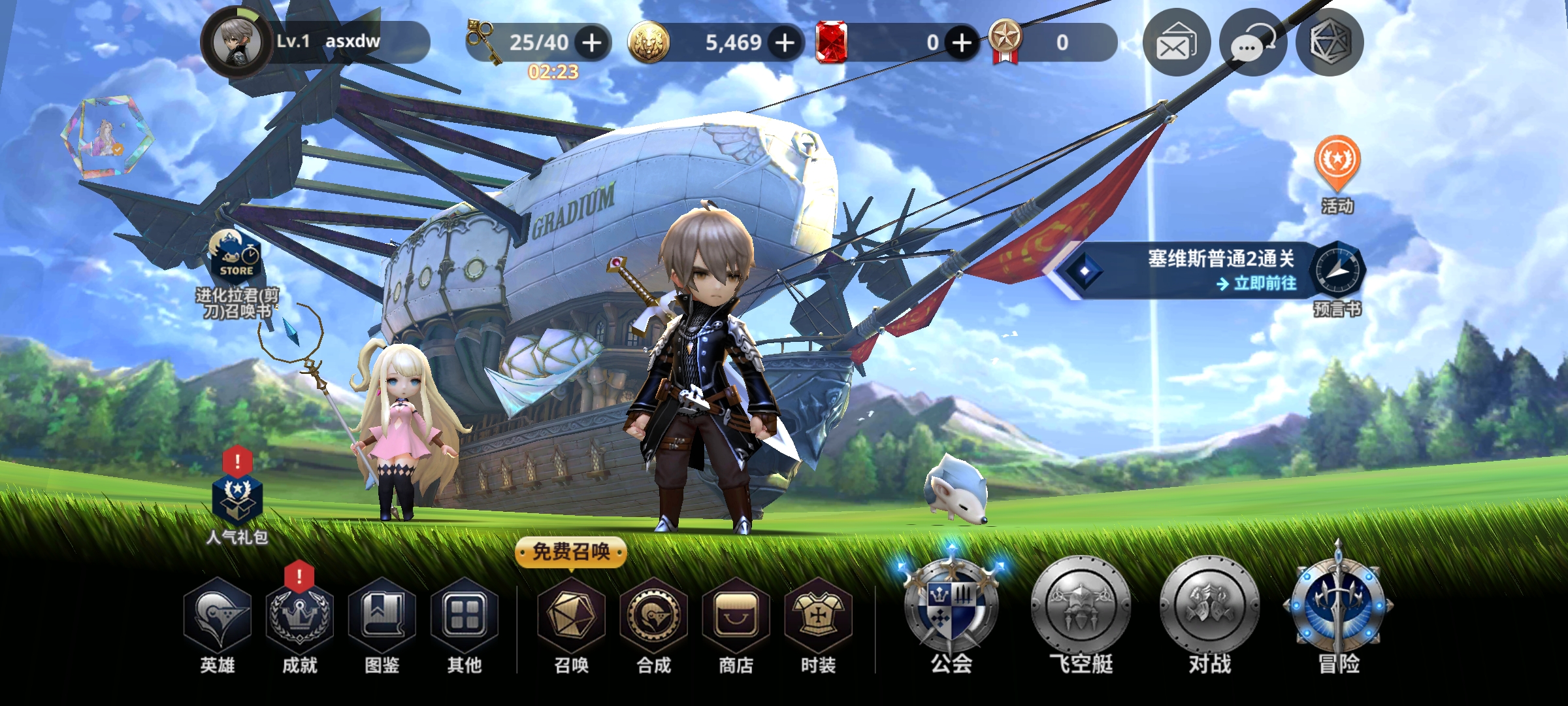Add more keys with the plus button

coord(592,43)
